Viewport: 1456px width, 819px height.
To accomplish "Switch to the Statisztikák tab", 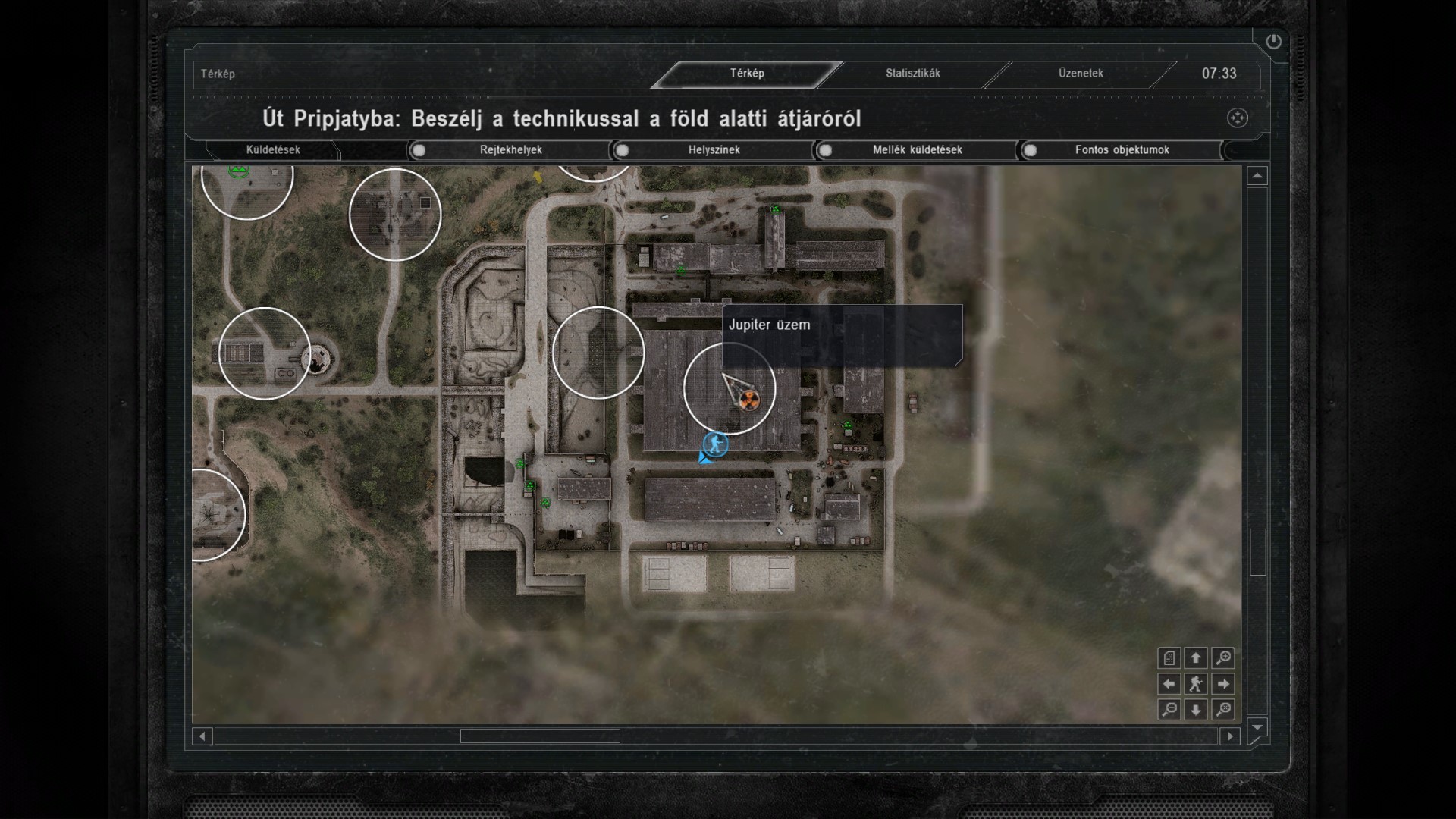I will coord(912,74).
